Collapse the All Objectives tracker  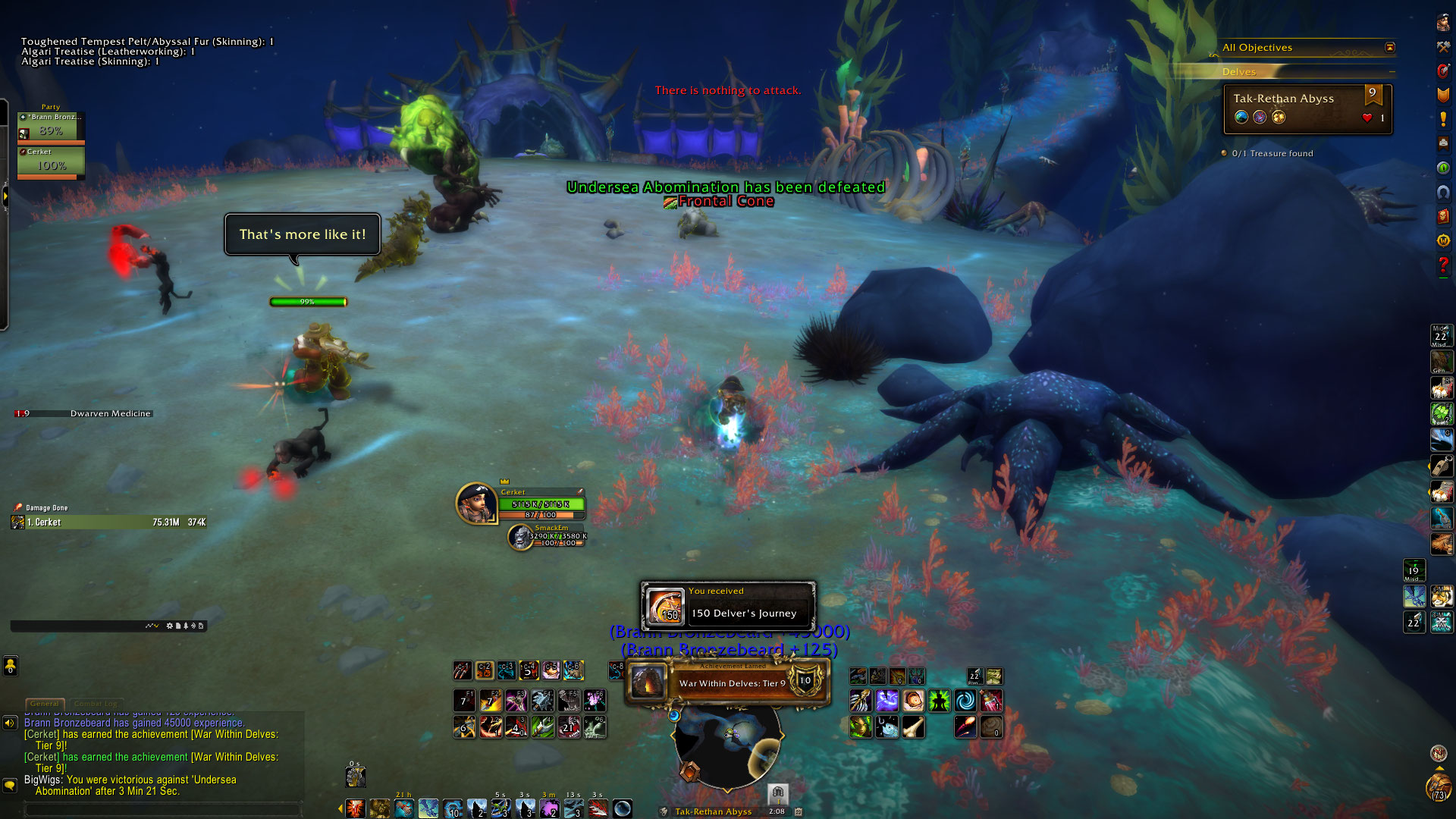[1389, 48]
